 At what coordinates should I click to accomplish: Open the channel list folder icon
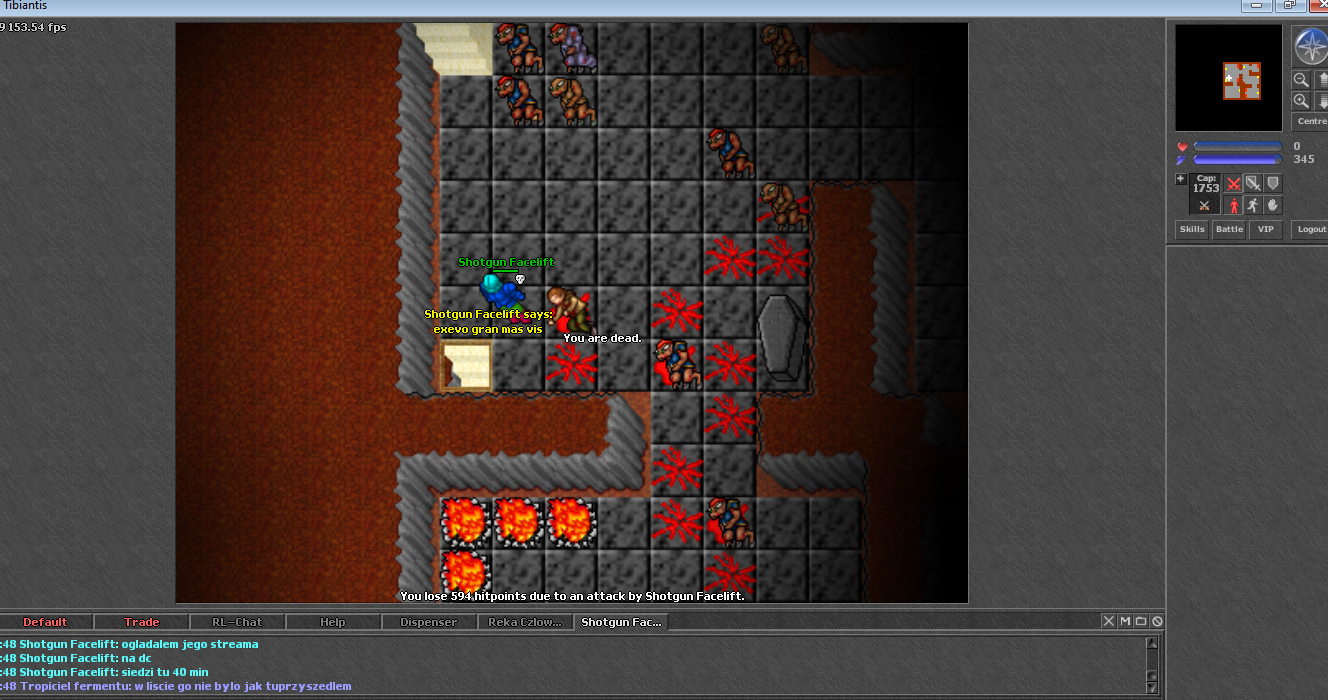click(x=1141, y=621)
